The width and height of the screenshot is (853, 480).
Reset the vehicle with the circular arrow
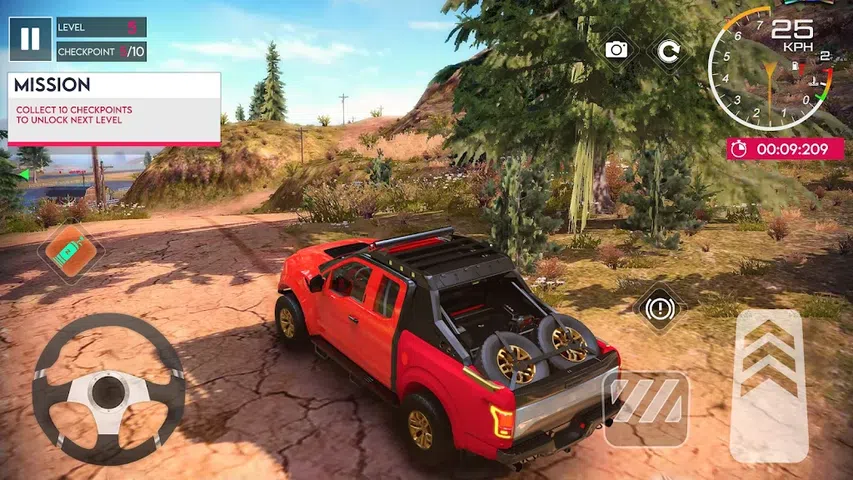pos(668,49)
